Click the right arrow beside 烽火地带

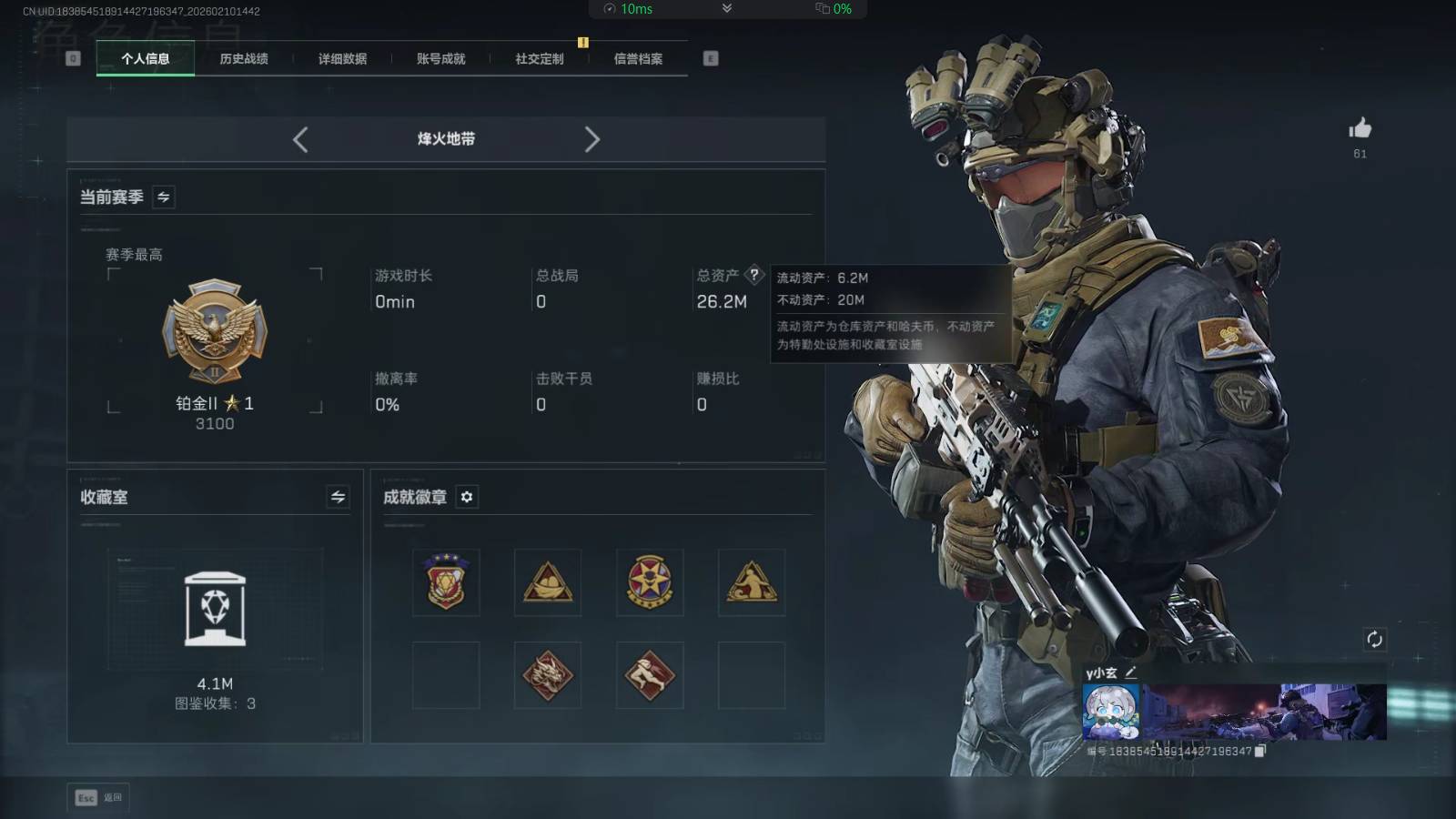click(x=591, y=139)
